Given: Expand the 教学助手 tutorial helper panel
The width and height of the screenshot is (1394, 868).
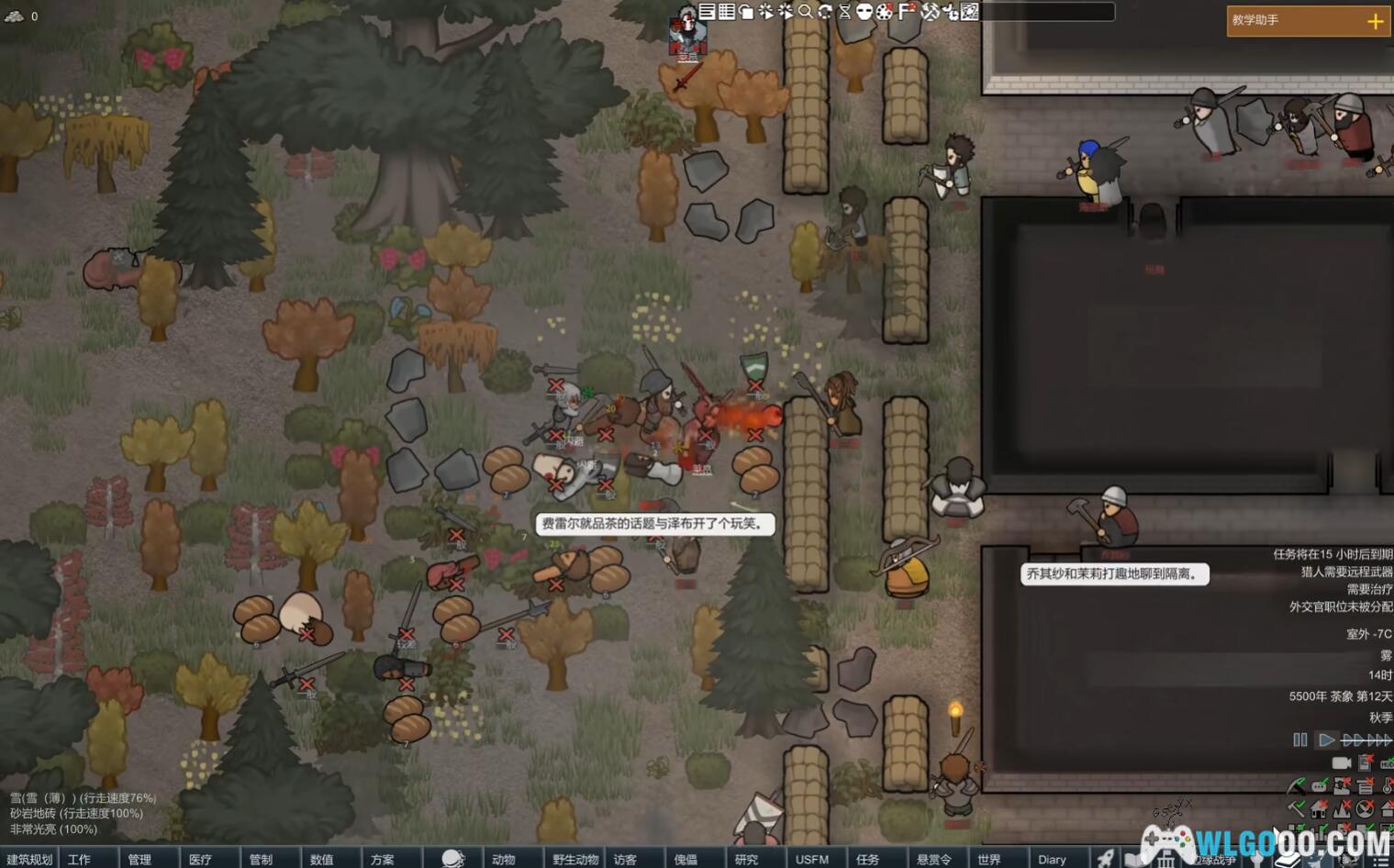Looking at the screenshot, I should [1375, 21].
